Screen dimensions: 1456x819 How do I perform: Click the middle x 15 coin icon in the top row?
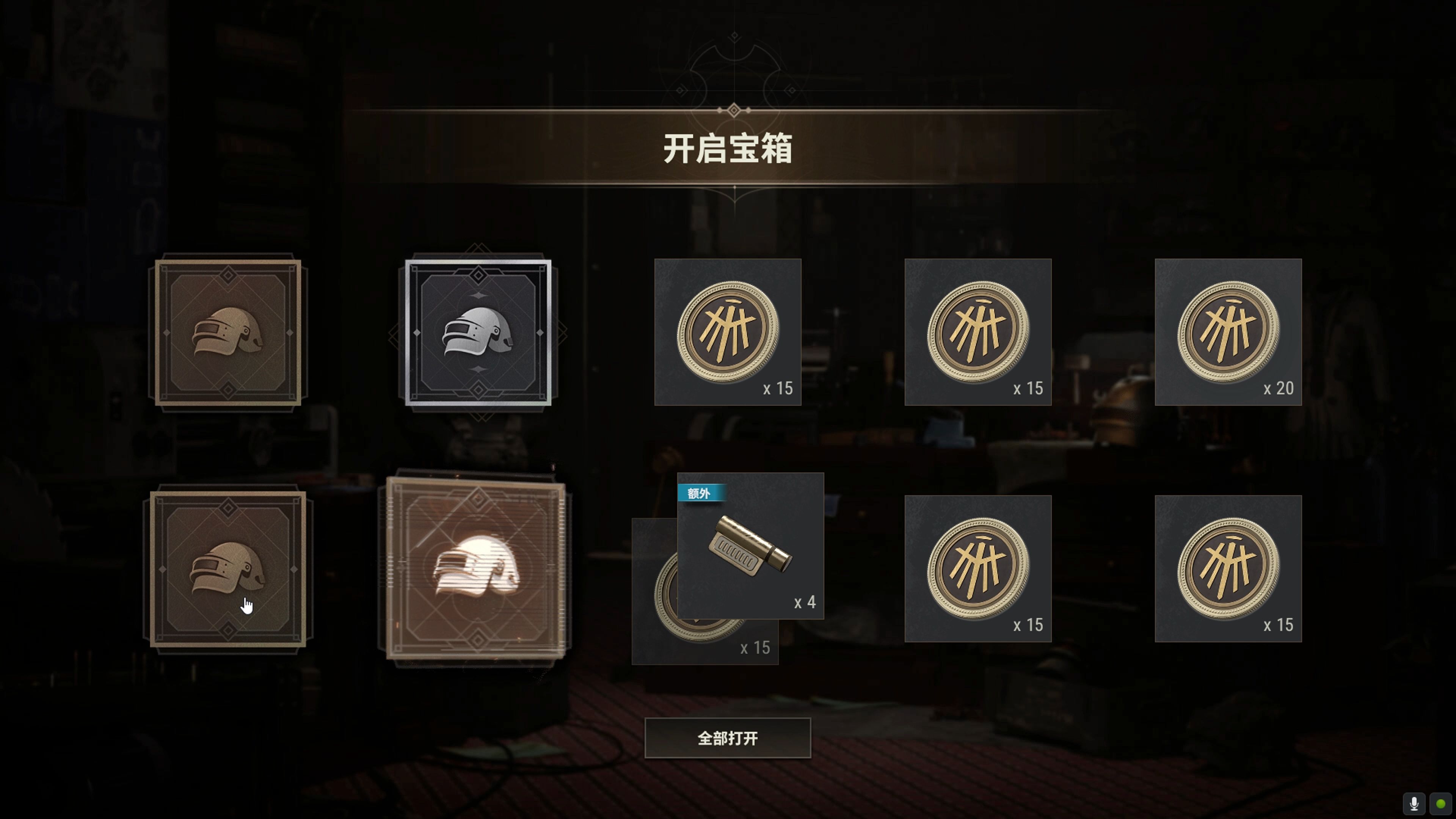tap(978, 333)
